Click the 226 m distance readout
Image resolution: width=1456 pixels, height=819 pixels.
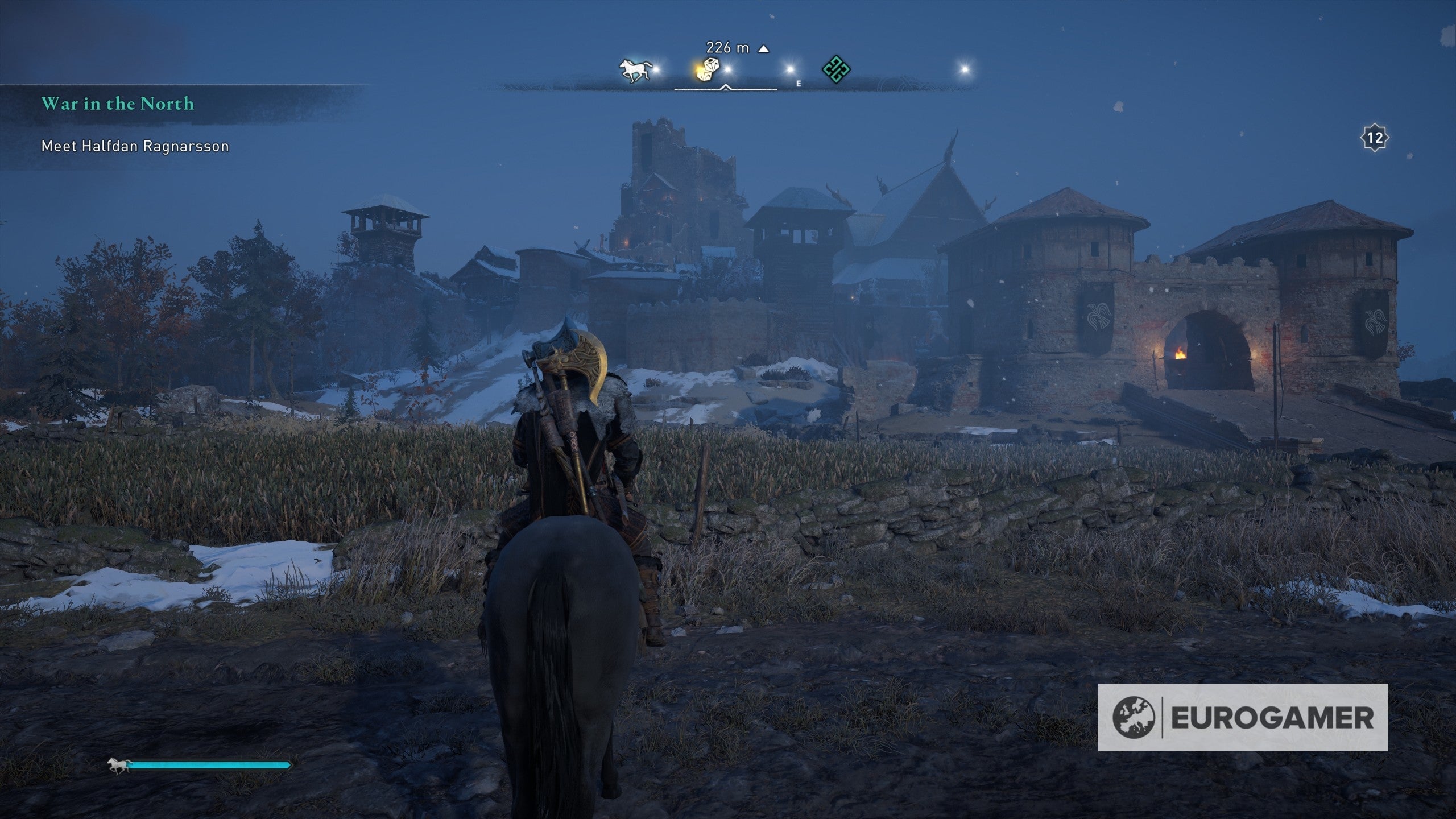coord(727,48)
